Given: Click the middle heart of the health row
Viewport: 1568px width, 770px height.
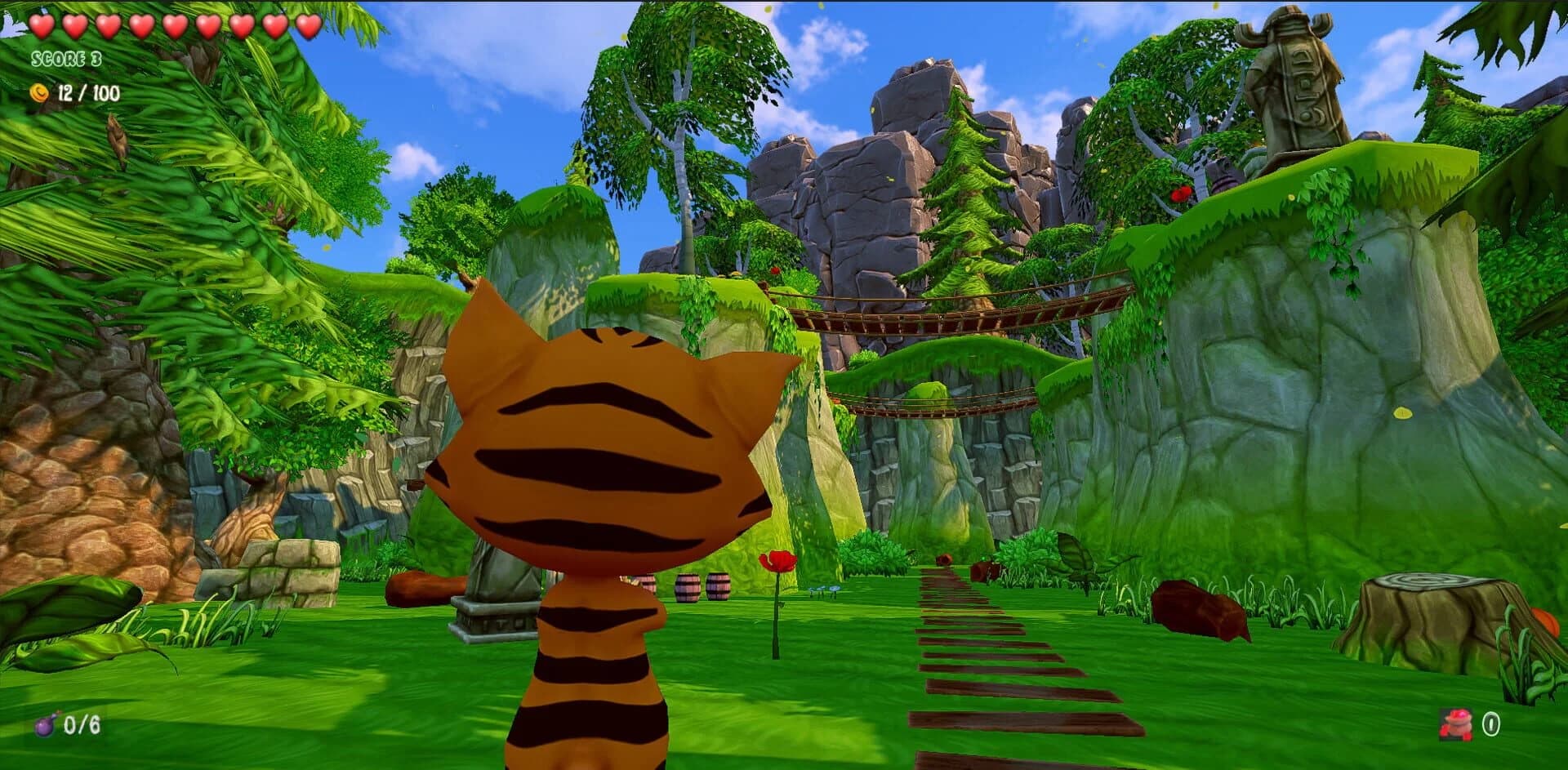Looking at the screenshot, I should point(174,27).
